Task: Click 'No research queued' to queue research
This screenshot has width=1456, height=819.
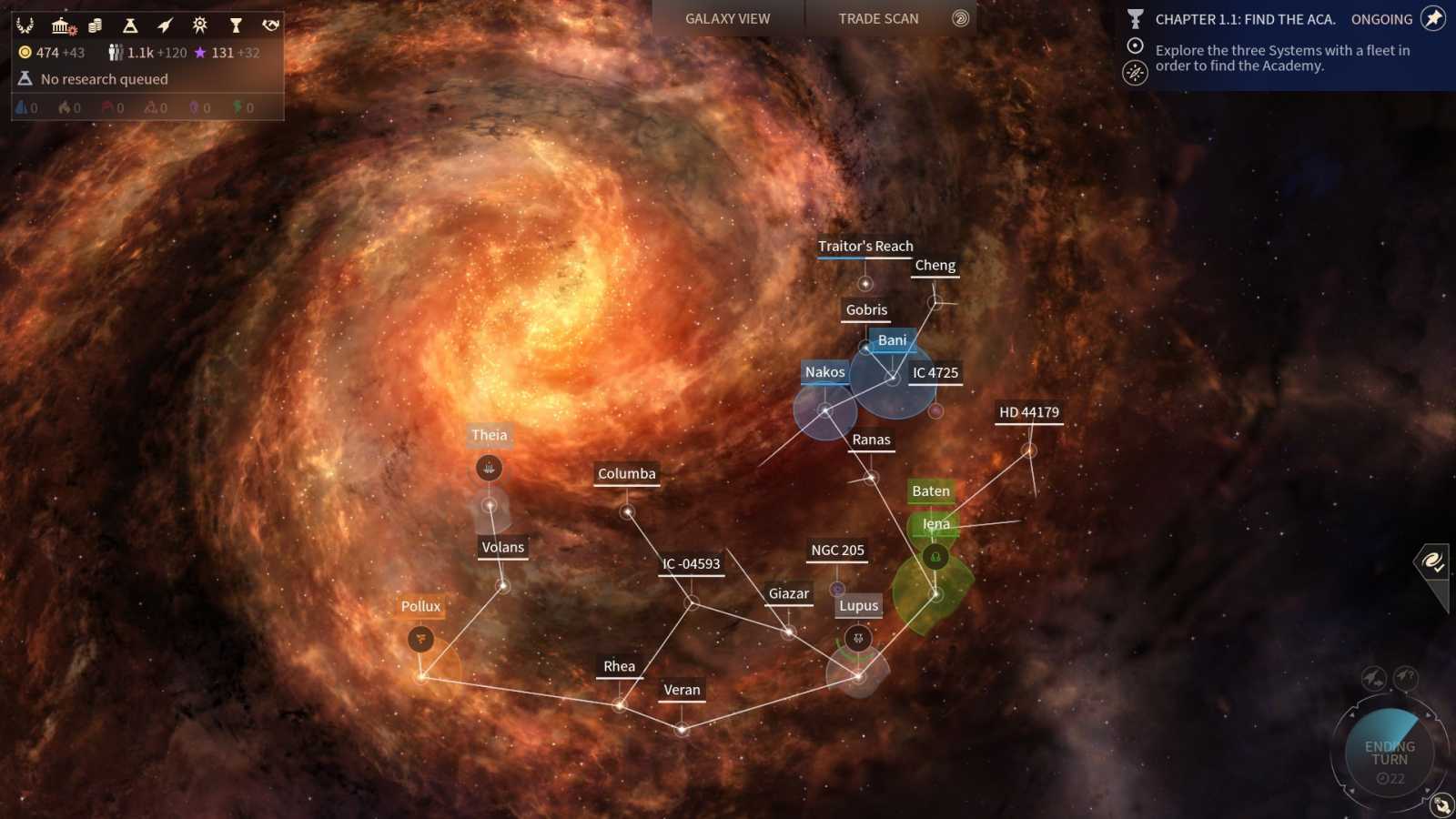Action: click(103, 79)
